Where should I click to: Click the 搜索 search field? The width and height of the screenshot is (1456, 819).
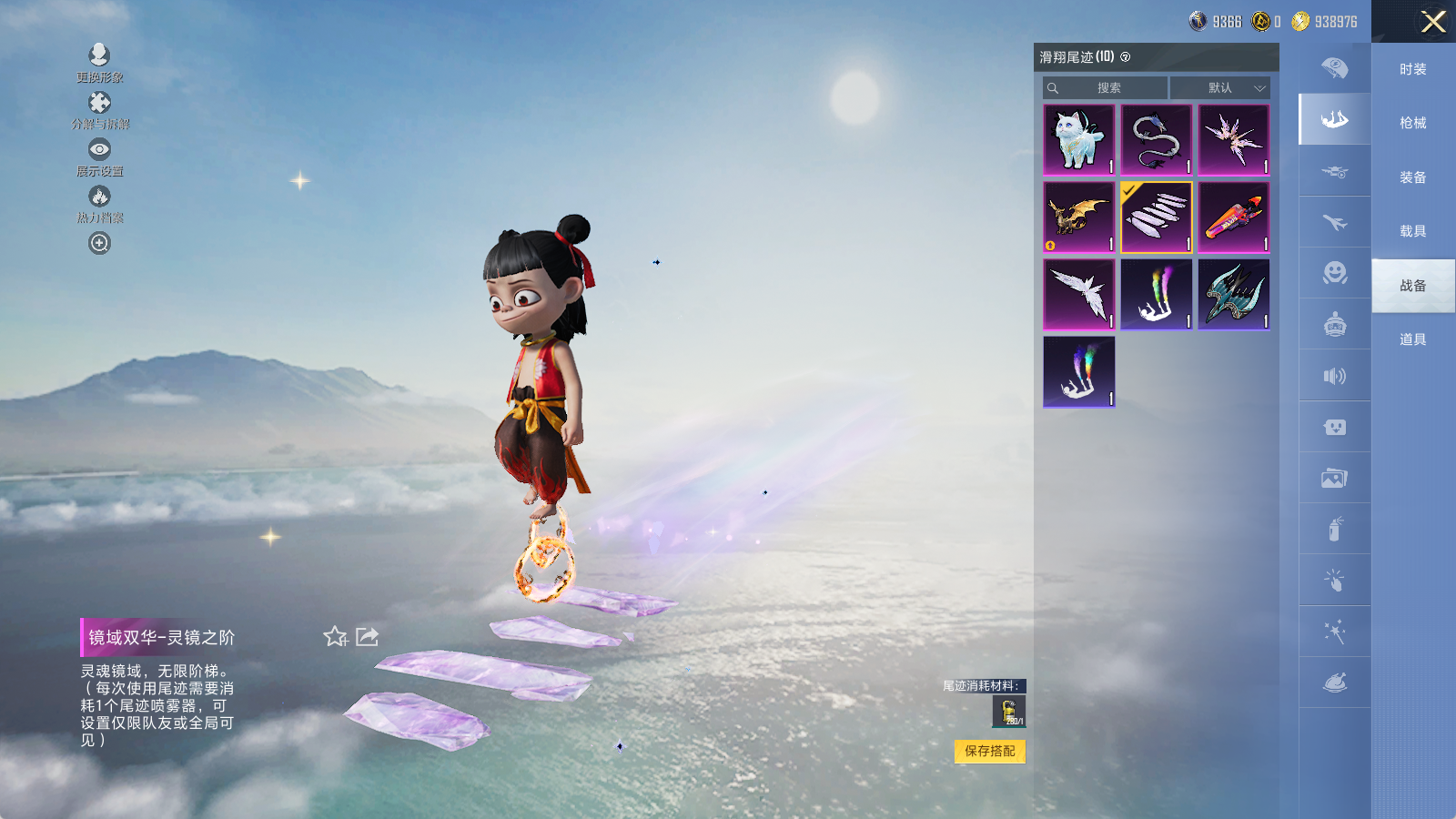pos(1107,88)
